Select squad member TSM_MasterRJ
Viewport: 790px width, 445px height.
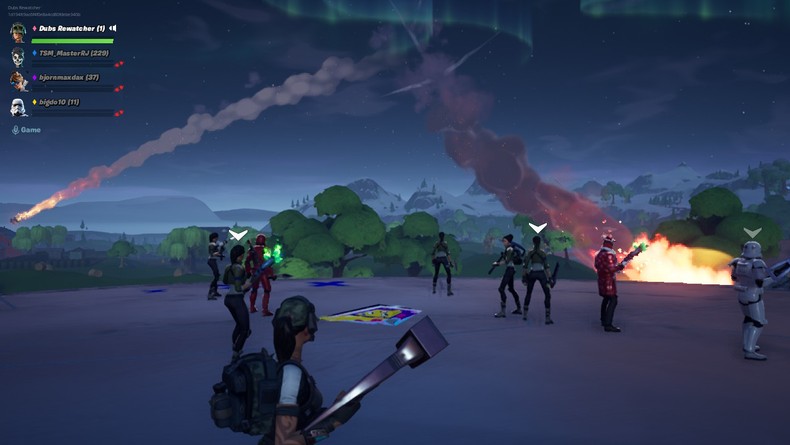[69, 53]
